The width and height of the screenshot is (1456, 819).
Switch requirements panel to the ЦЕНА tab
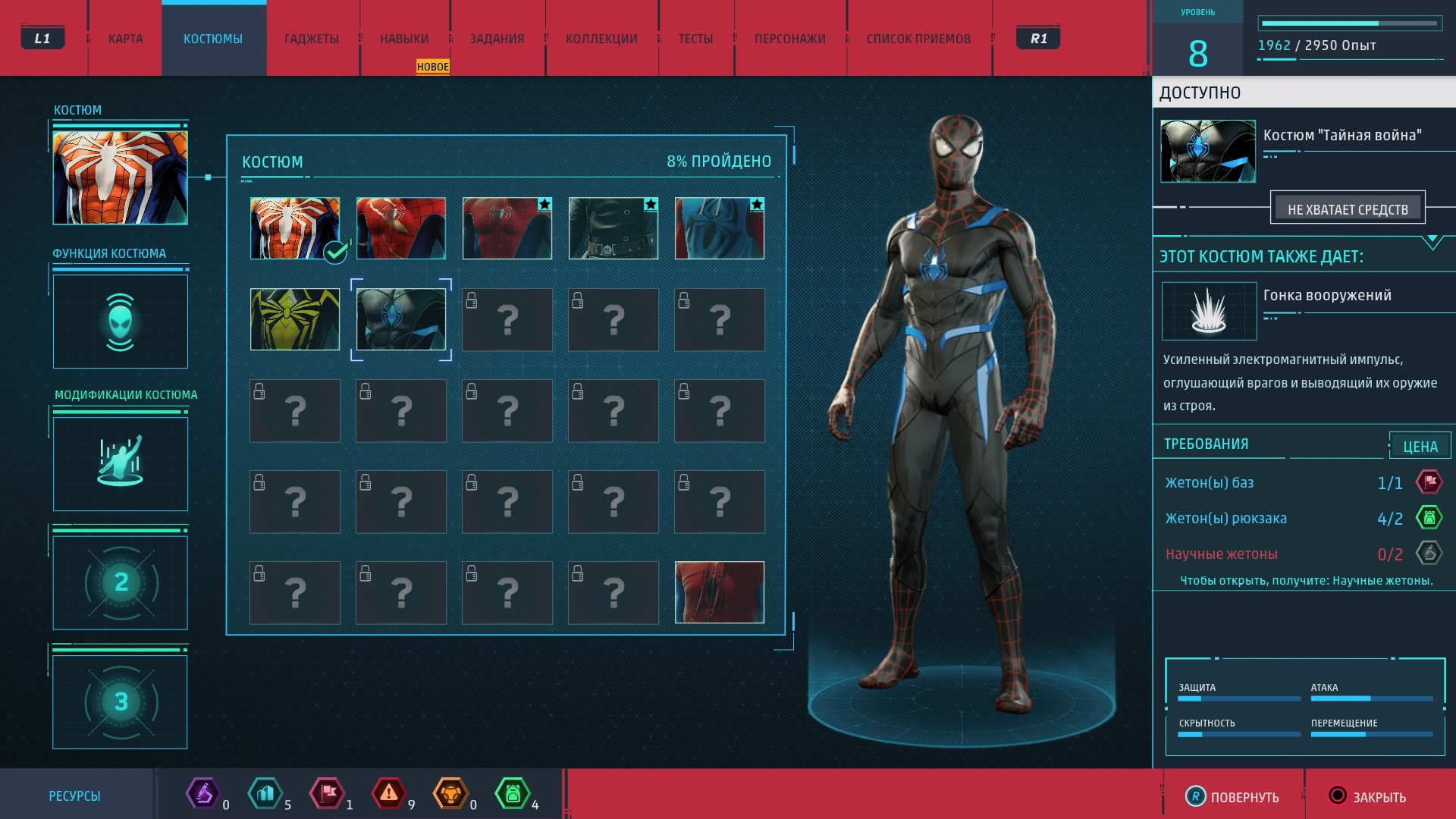coord(1420,447)
